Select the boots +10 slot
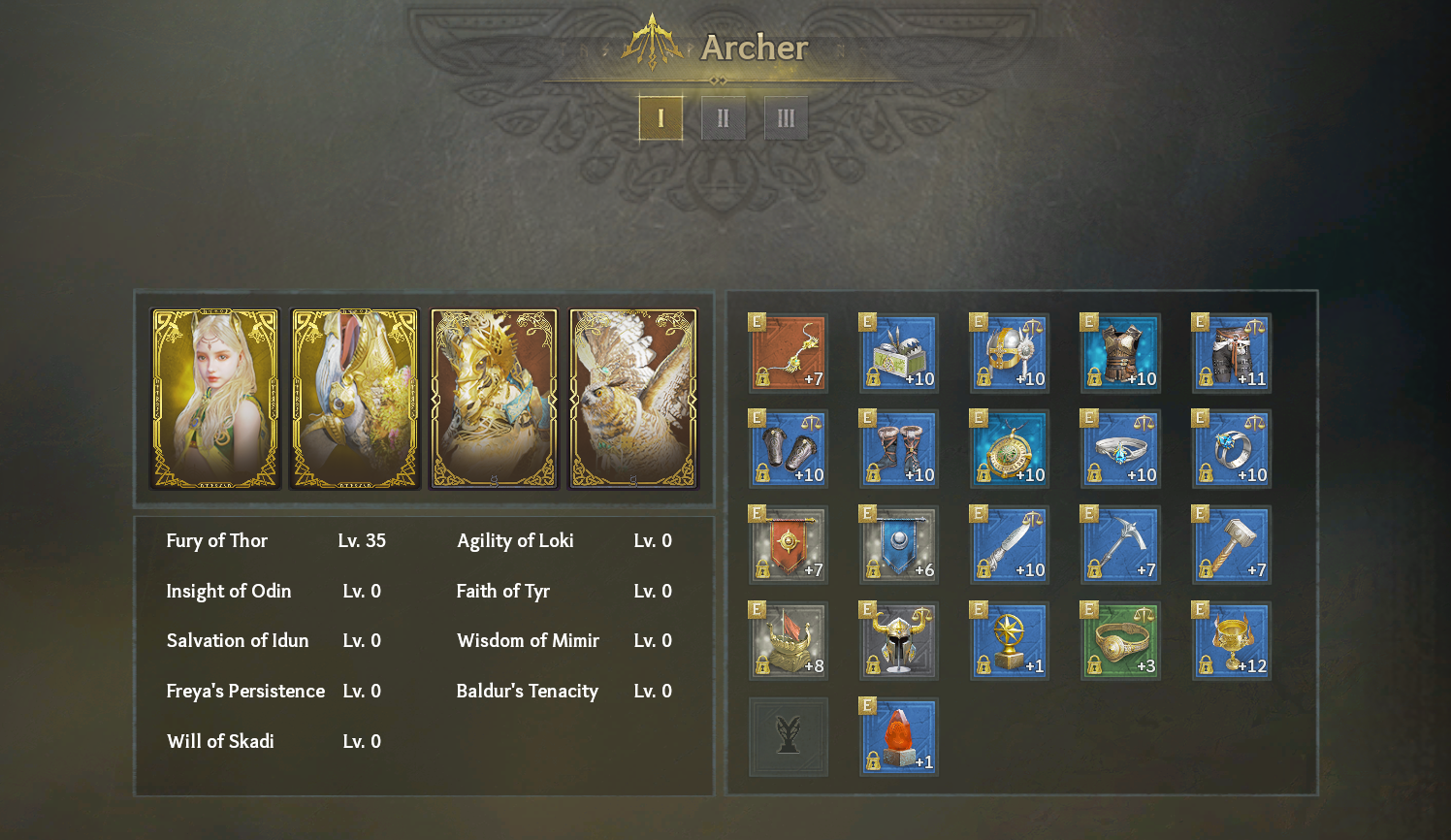Screen dimensions: 1451x840 [899, 449]
